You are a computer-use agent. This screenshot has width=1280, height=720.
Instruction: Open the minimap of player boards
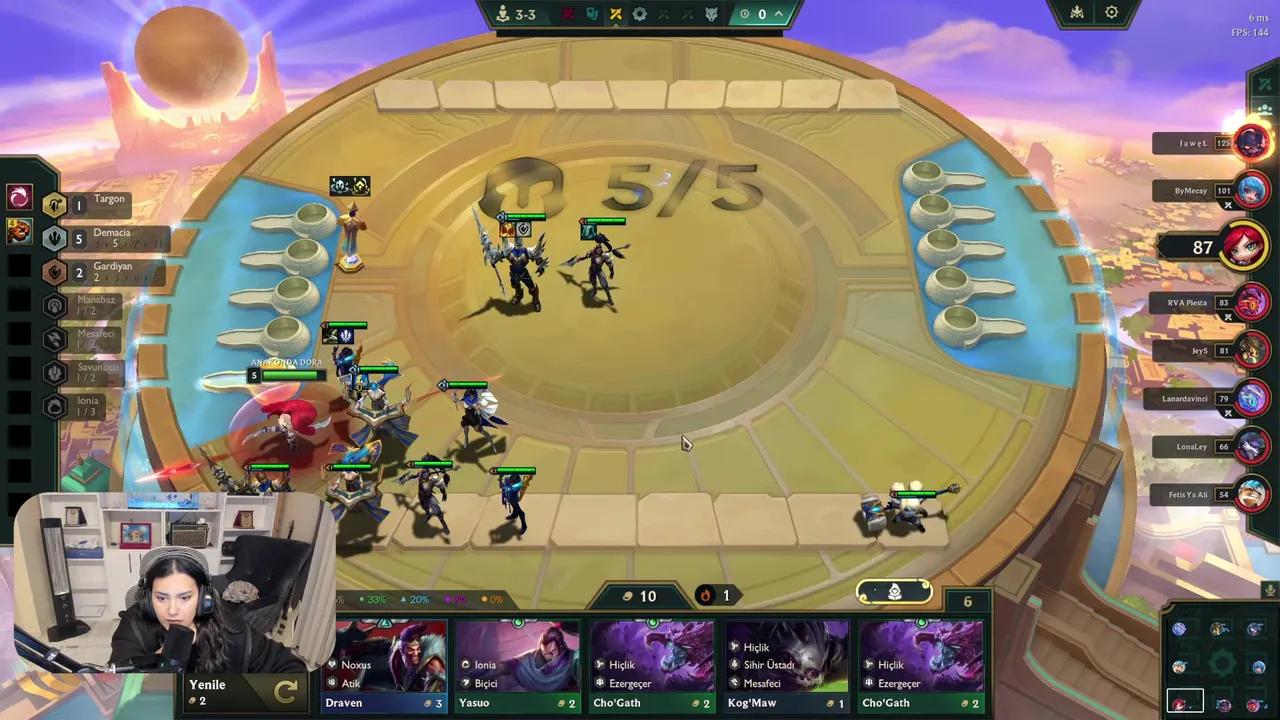point(1220,665)
